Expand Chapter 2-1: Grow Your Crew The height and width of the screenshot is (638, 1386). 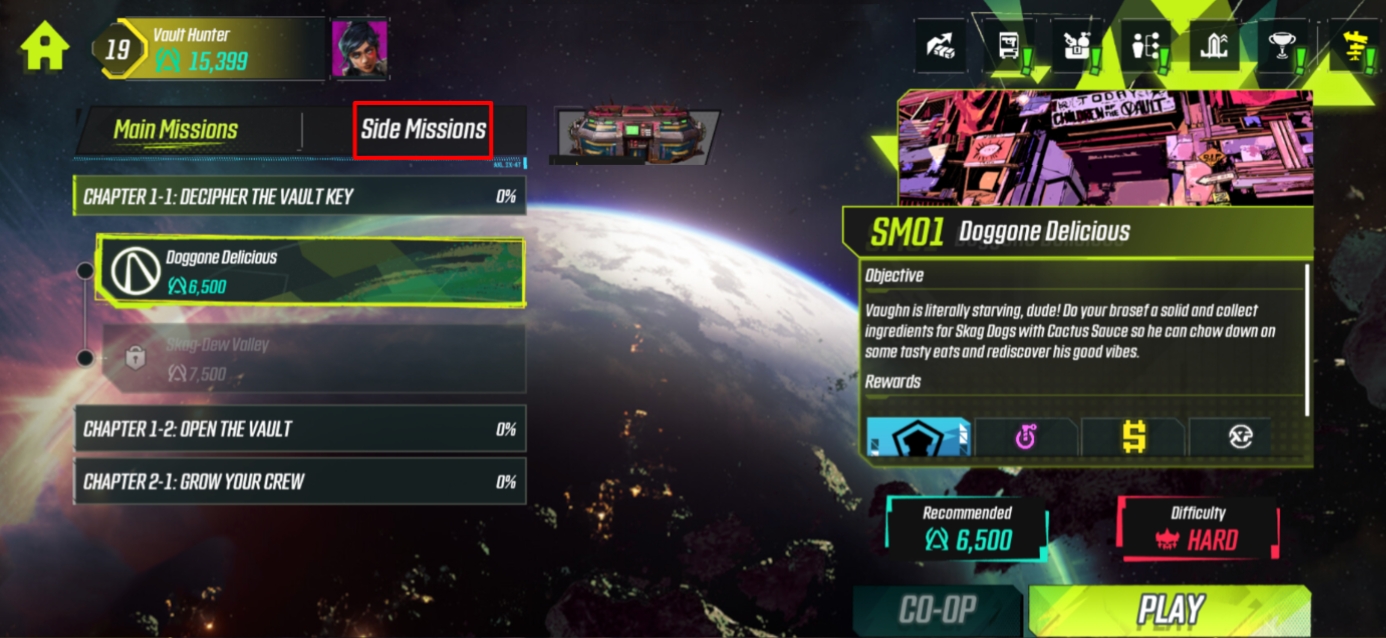click(299, 481)
